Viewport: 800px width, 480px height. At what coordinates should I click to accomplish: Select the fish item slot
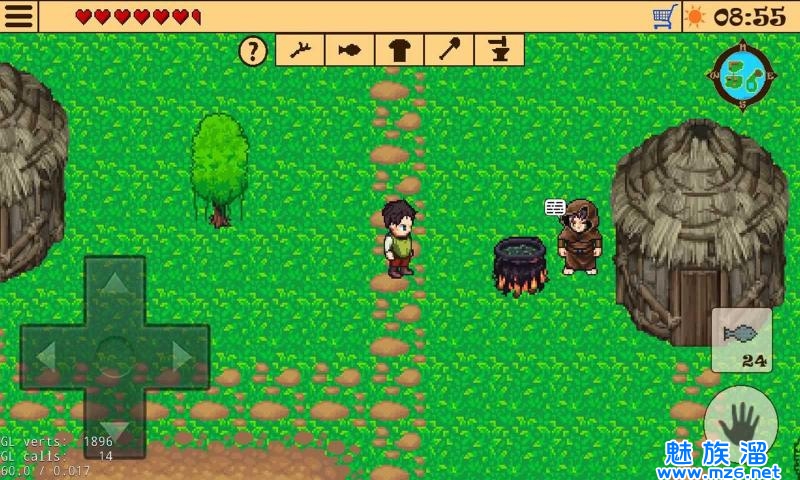[x=741, y=340]
